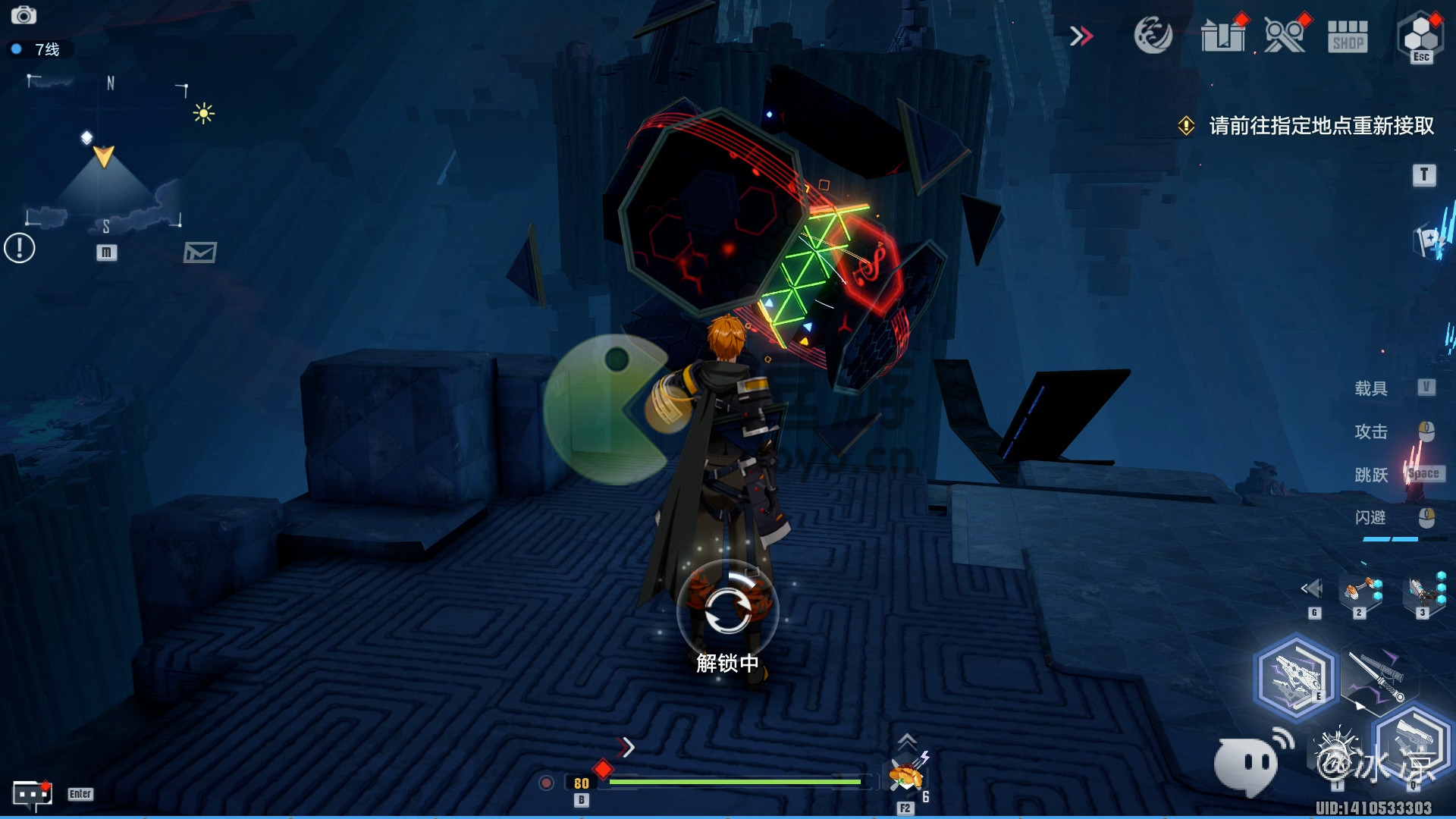Switch to the dual blades weapon
This screenshot has width=1456, height=819.
[1376, 677]
